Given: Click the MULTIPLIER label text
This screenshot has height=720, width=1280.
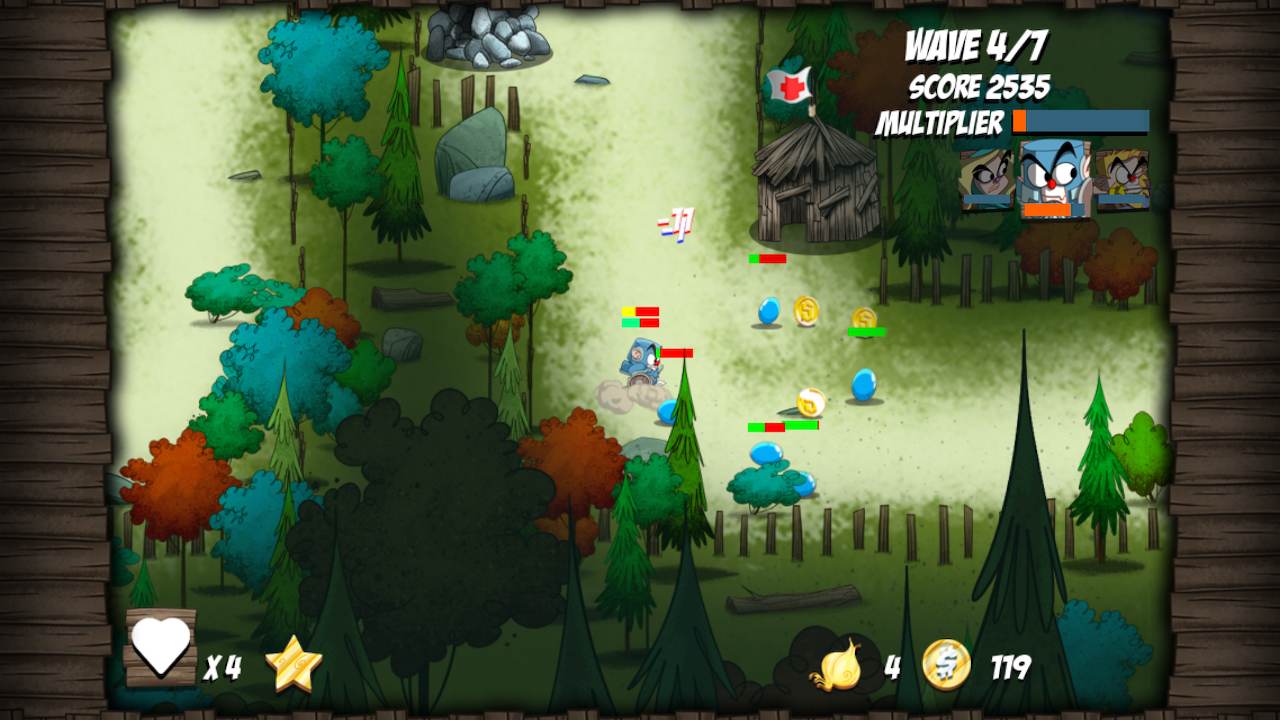Looking at the screenshot, I should tap(941, 123).
